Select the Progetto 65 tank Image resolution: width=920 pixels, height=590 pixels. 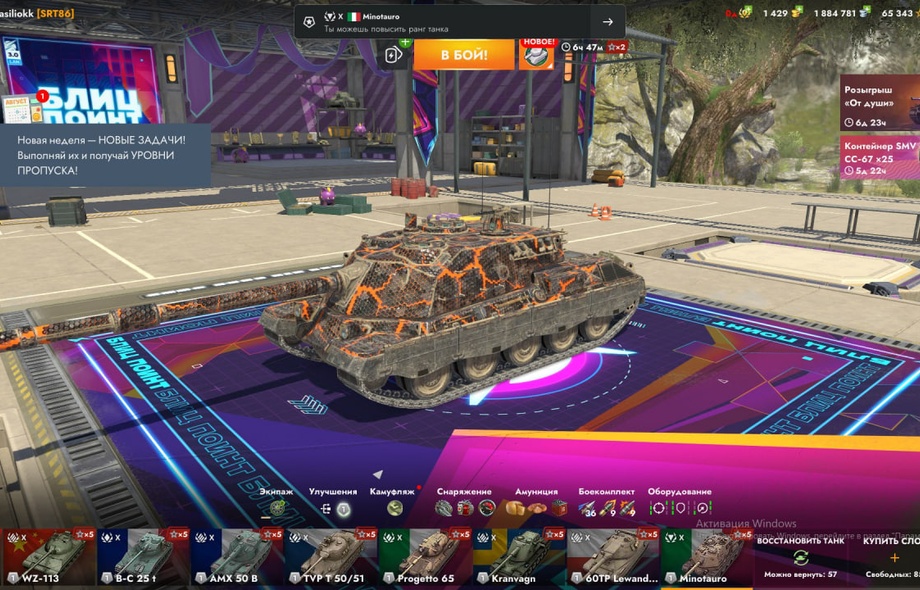424,558
